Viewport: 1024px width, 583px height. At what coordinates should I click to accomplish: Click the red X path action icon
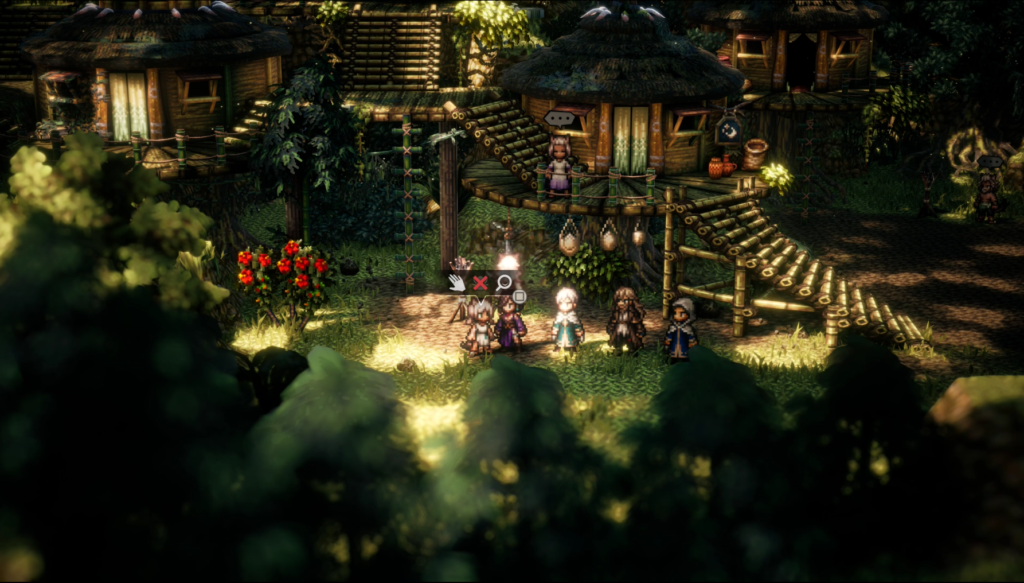(480, 283)
